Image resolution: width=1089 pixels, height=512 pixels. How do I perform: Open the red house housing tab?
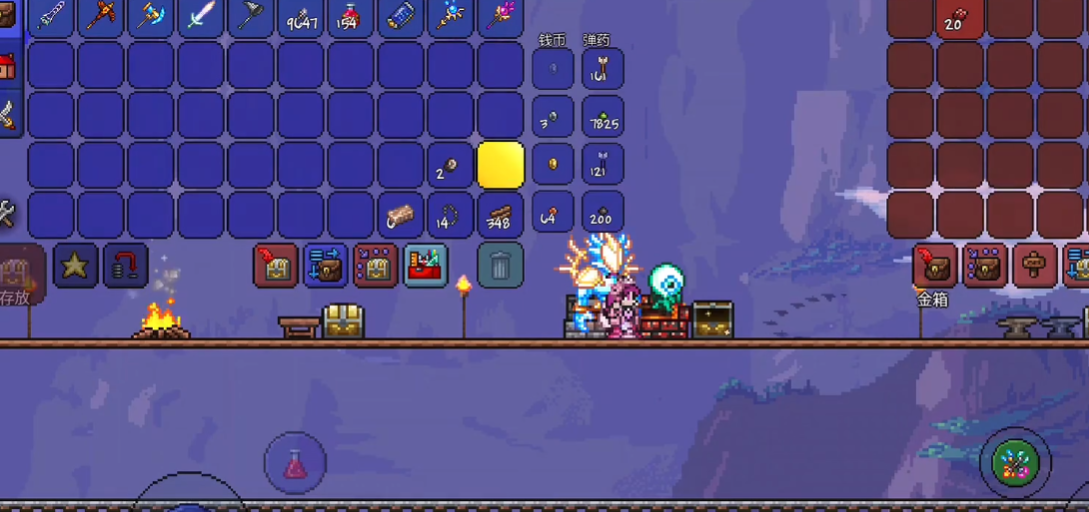pos(6,67)
